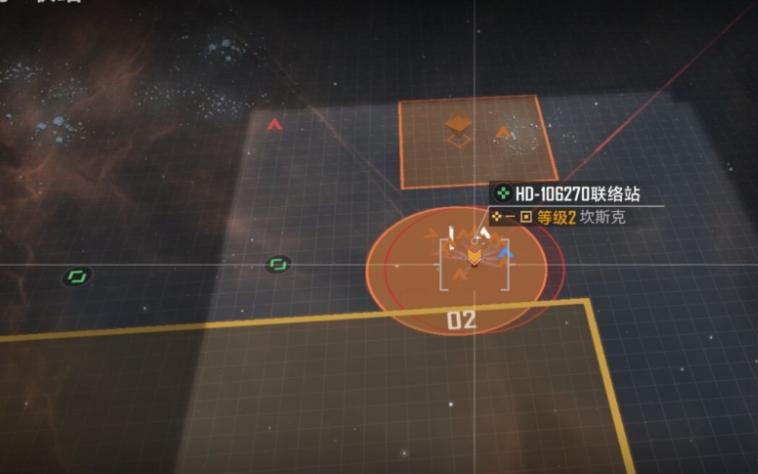
Task: Click the orange cube icon in the square zone
Action: pos(459,127)
